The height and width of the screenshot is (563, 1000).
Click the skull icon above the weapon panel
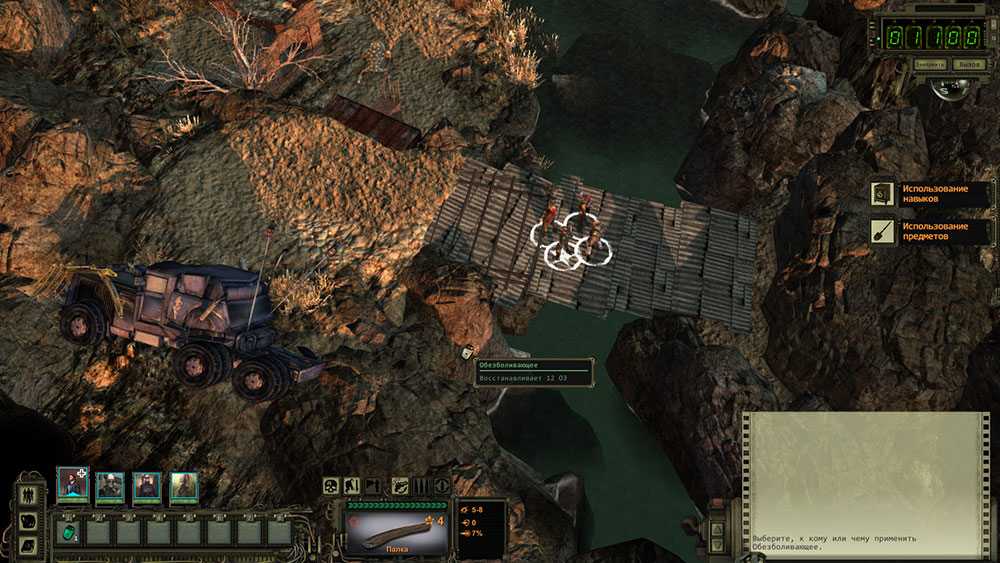(x=332, y=486)
